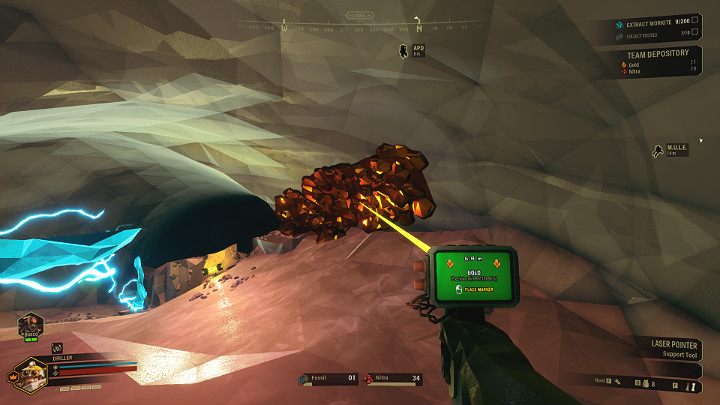Viewport: 720px width, 405px height.
Task: Select the Extract Morkite objective tracker
Action: click(x=652, y=20)
